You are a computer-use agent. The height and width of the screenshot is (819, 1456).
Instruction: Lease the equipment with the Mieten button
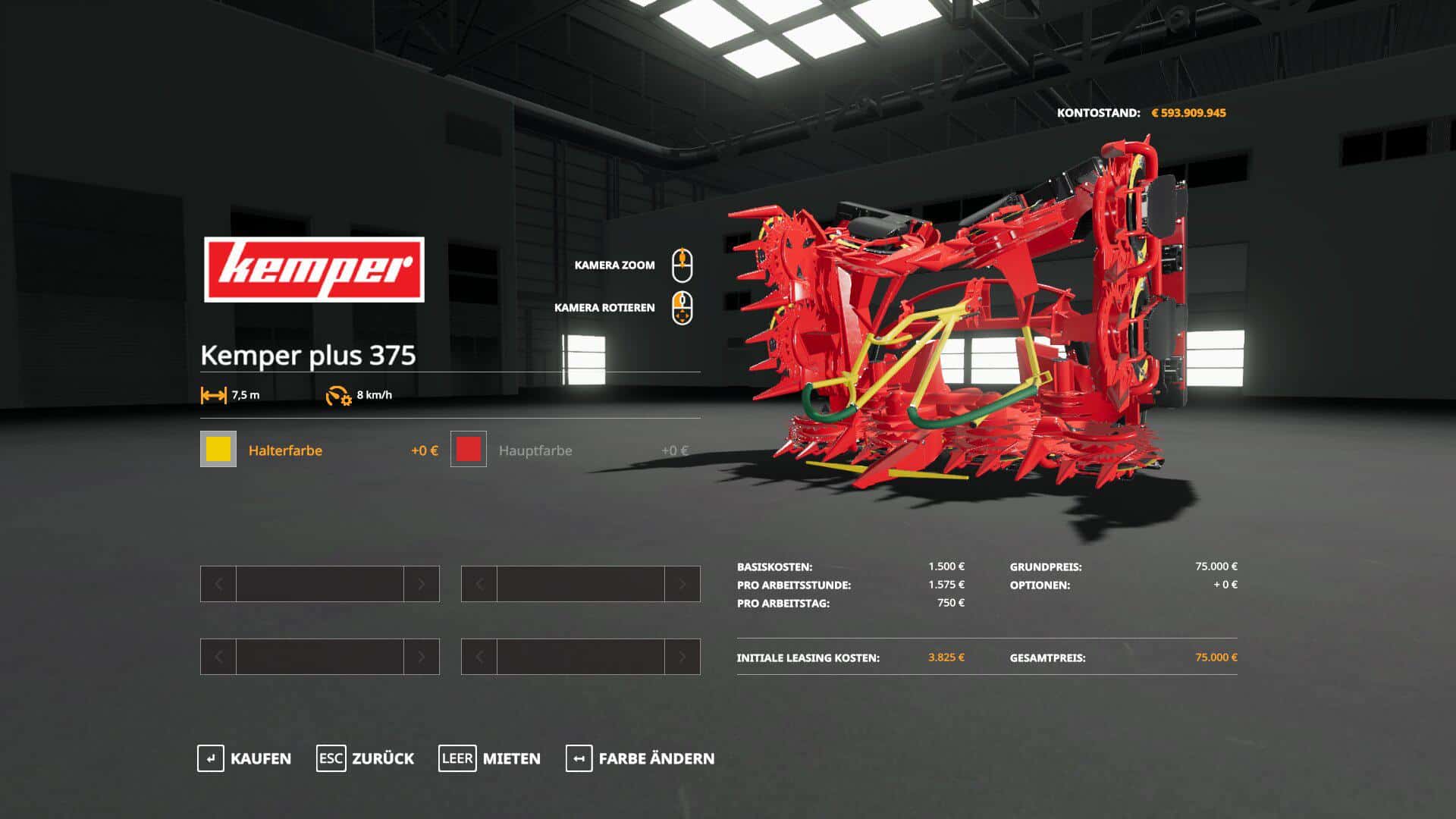(490, 758)
